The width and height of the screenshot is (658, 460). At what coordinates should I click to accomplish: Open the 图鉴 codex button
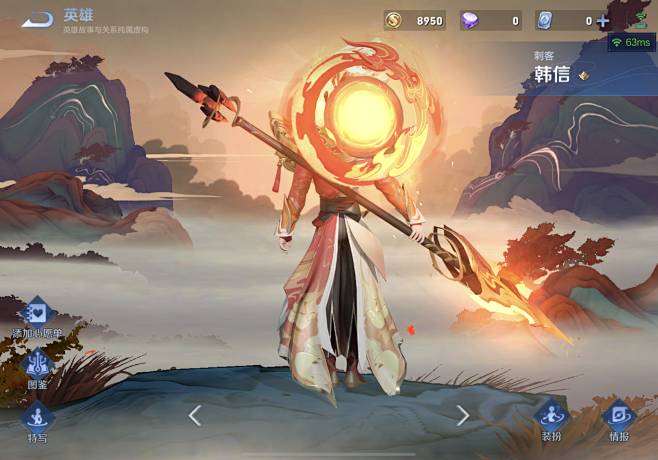pos(37,366)
